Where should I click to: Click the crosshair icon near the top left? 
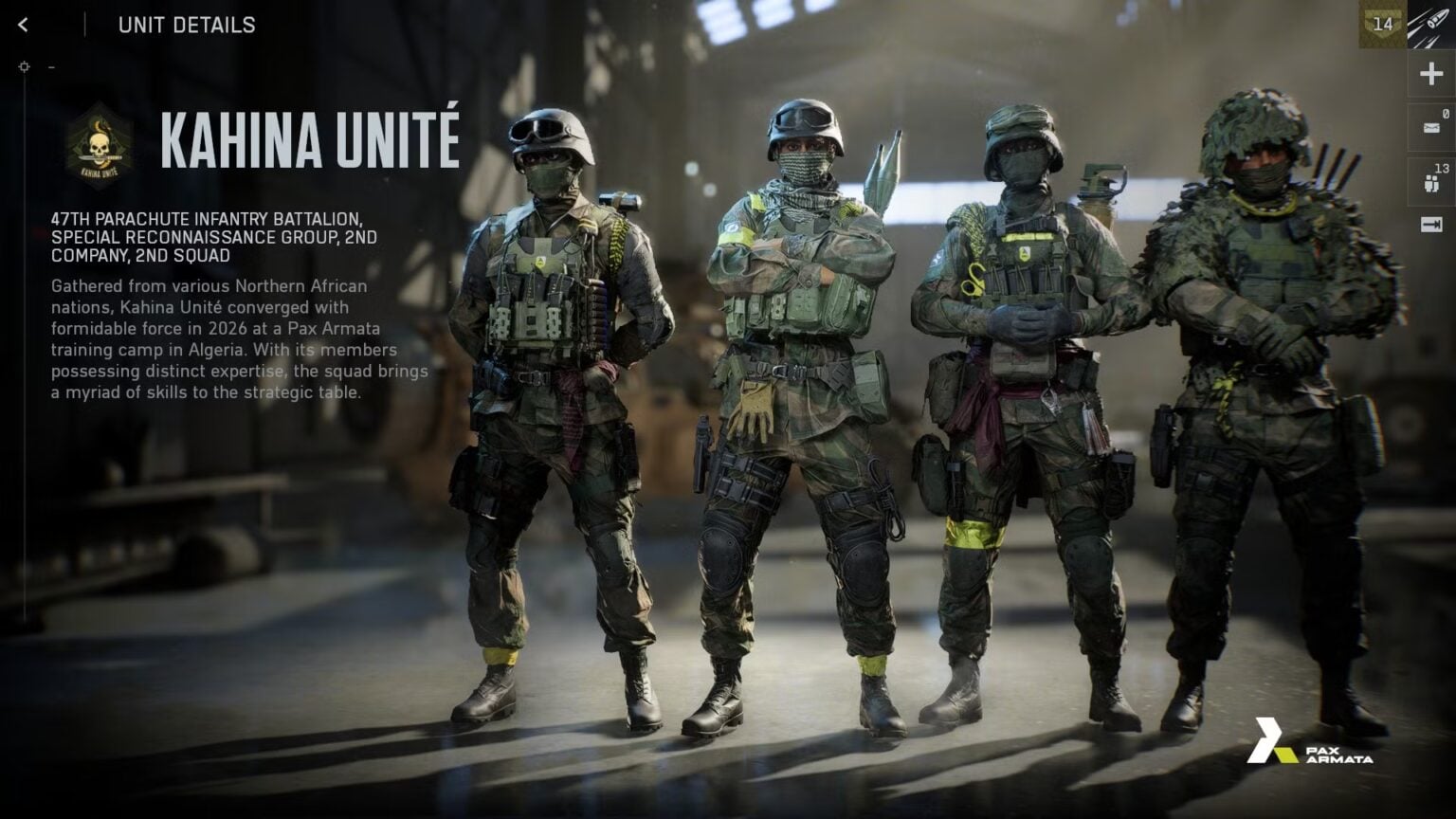(22, 65)
